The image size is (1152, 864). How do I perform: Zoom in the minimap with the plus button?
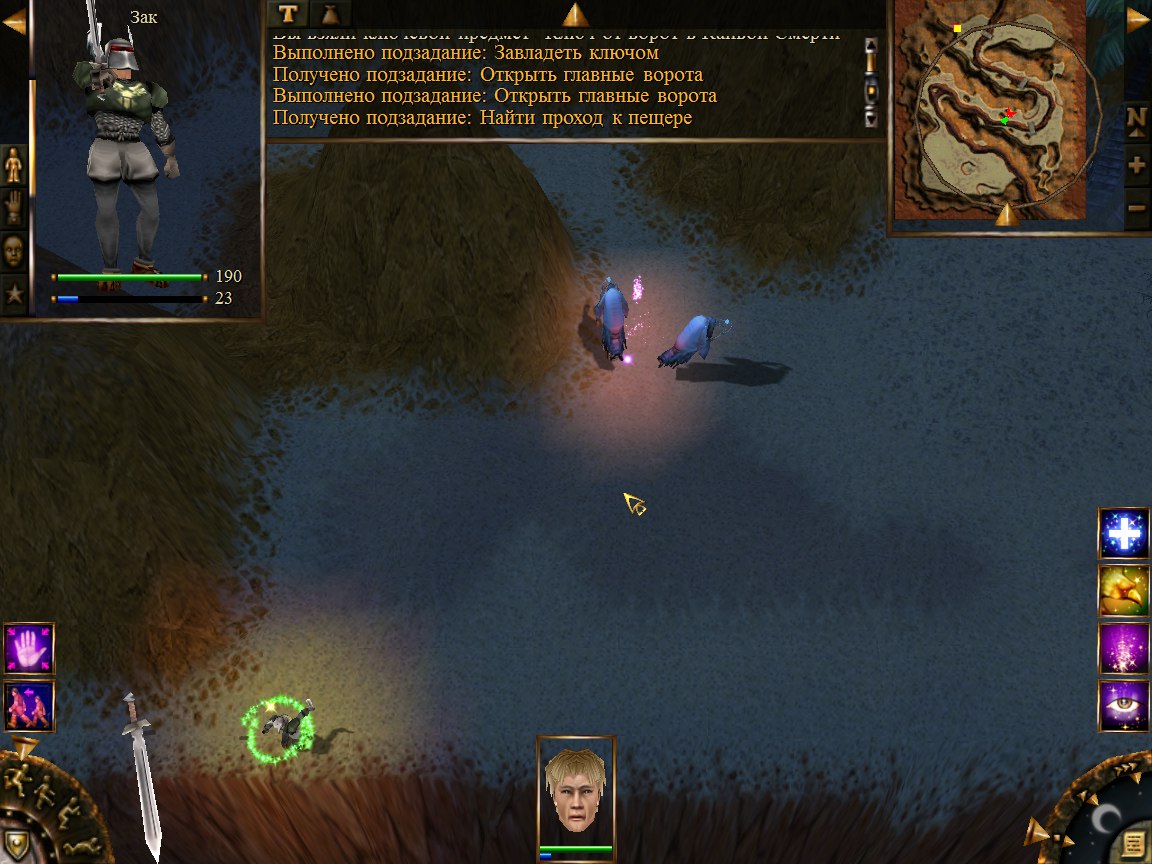click(1137, 165)
